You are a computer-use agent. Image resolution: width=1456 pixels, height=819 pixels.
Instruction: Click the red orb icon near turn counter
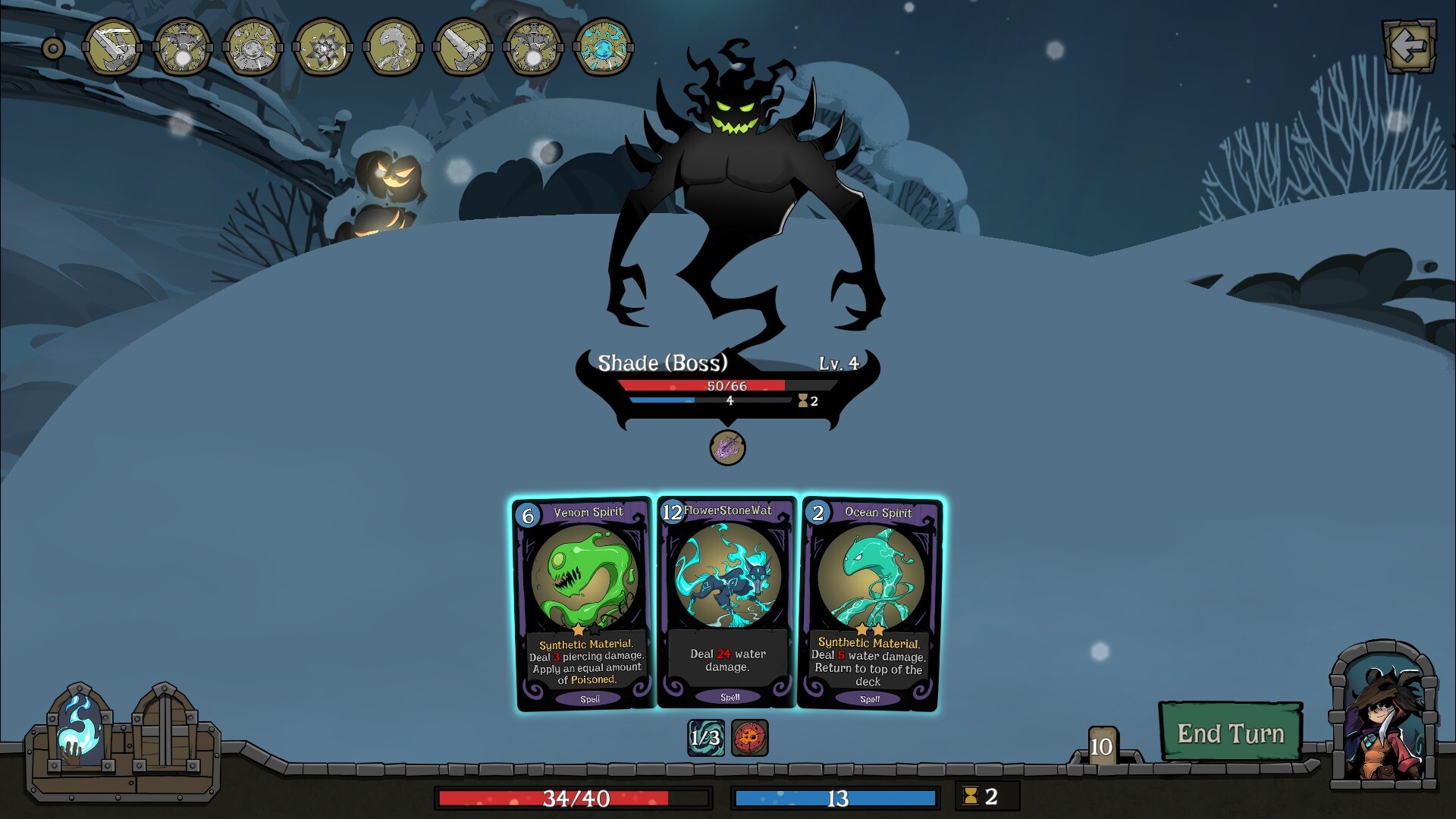749,738
